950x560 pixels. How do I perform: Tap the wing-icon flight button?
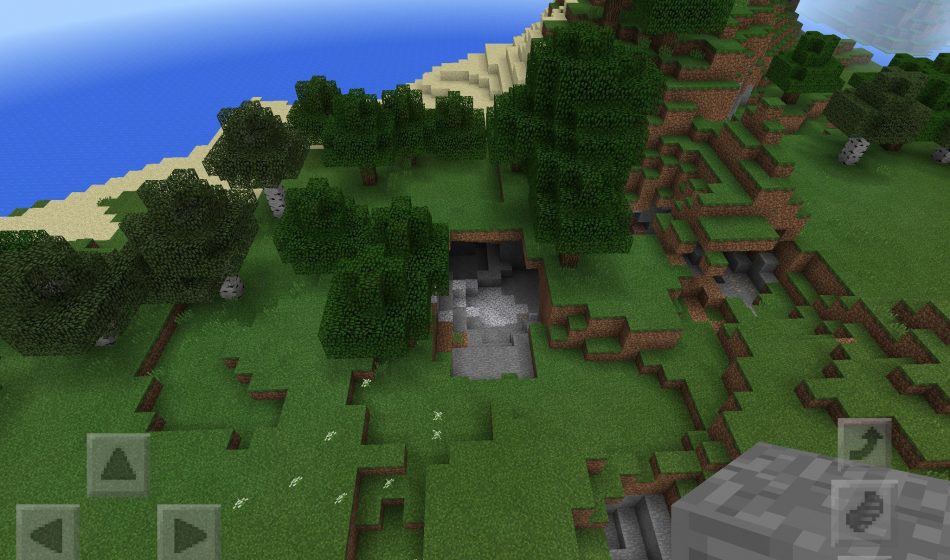click(864, 513)
